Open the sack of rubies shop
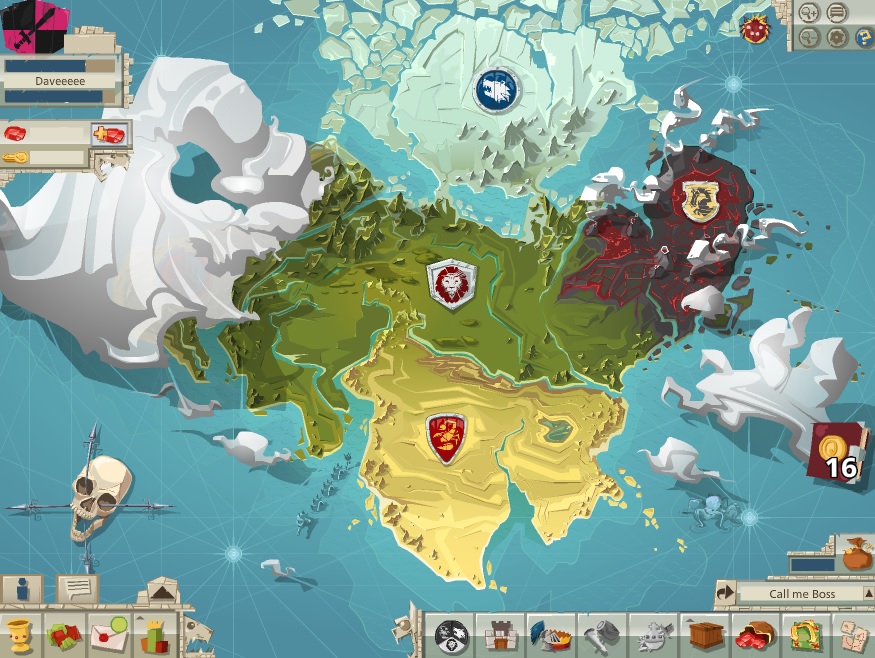875x658 pixels. point(755,635)
